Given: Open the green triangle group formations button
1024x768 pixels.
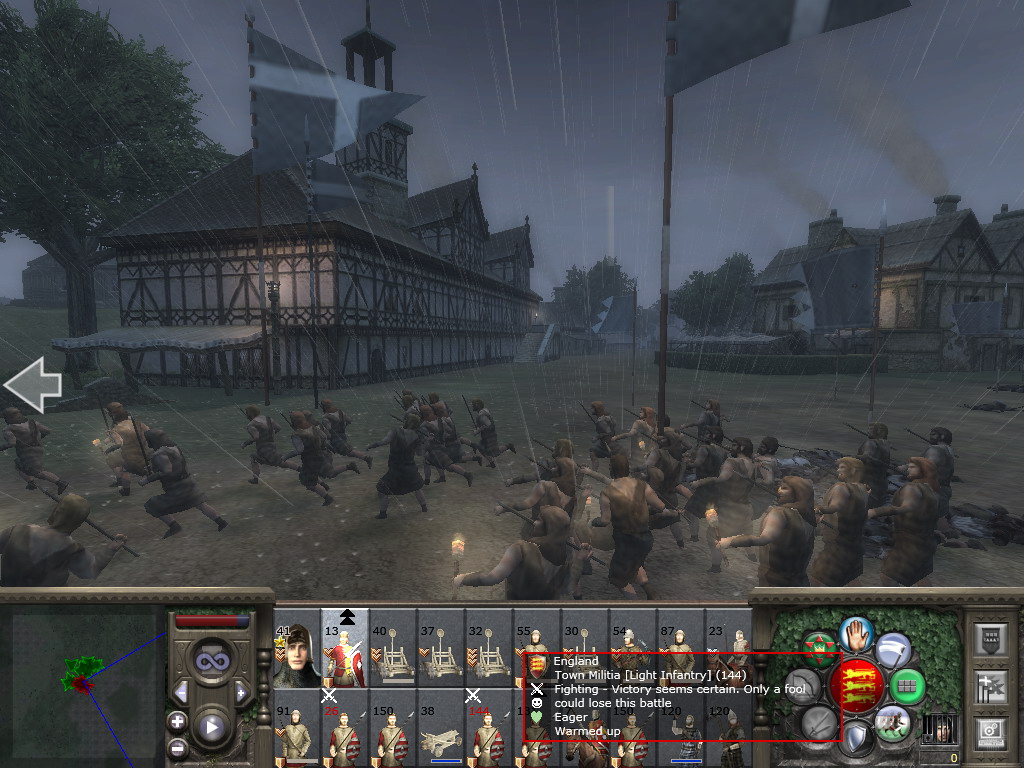Looking at the screenshot, I should [820, 650].
